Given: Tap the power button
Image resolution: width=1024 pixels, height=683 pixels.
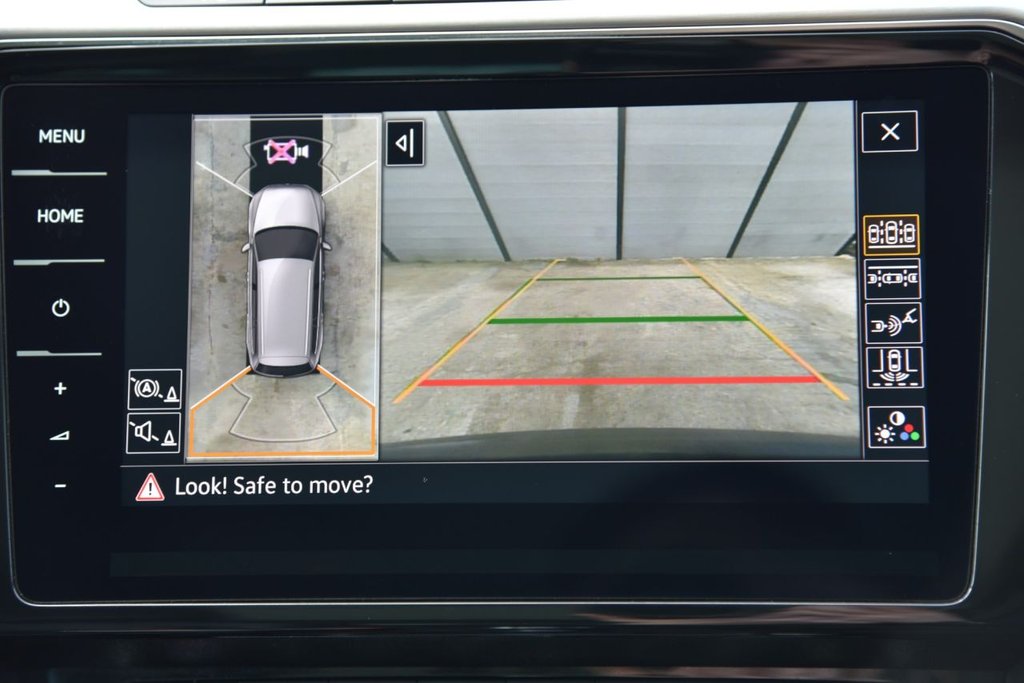Looking at the screenshot, I should pos(60,308).
